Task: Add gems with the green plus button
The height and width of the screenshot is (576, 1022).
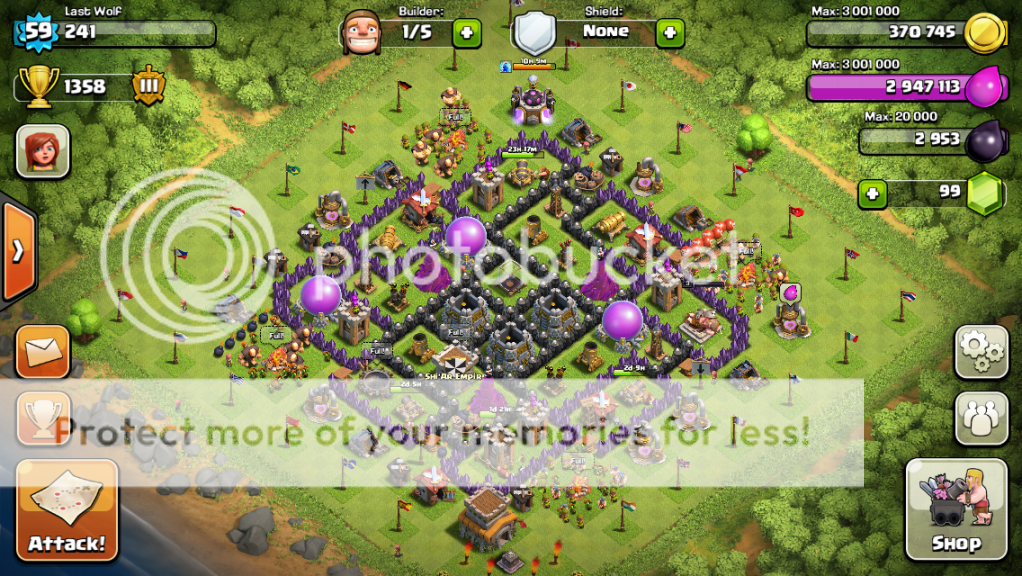Action: click(873, 192)
